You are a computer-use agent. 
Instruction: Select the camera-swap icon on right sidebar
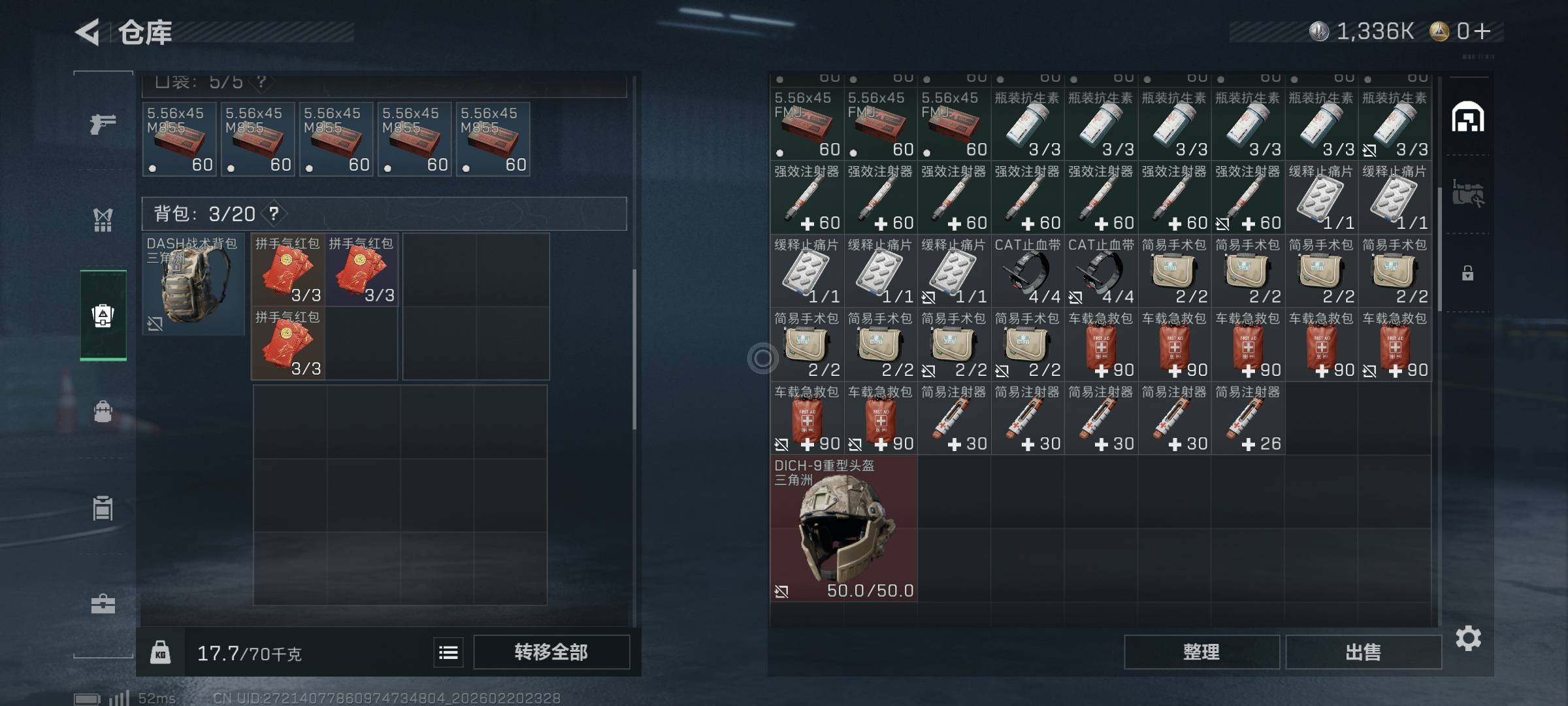click(x=1467, y=193)
